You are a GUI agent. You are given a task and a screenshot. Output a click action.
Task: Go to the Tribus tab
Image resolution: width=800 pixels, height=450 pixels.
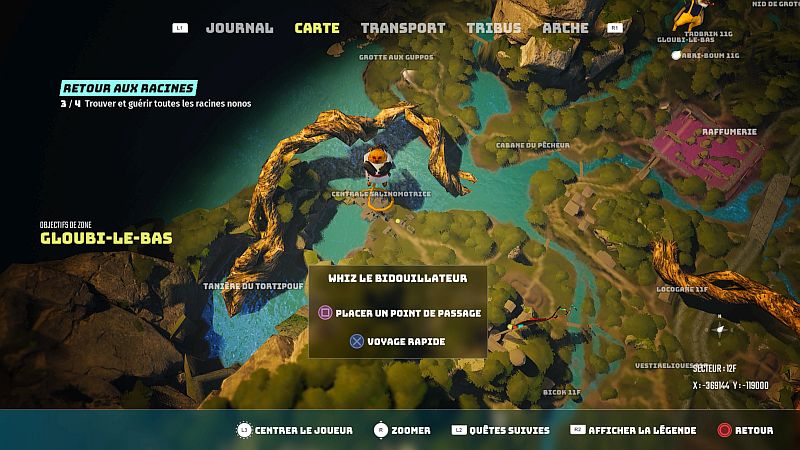493,28
